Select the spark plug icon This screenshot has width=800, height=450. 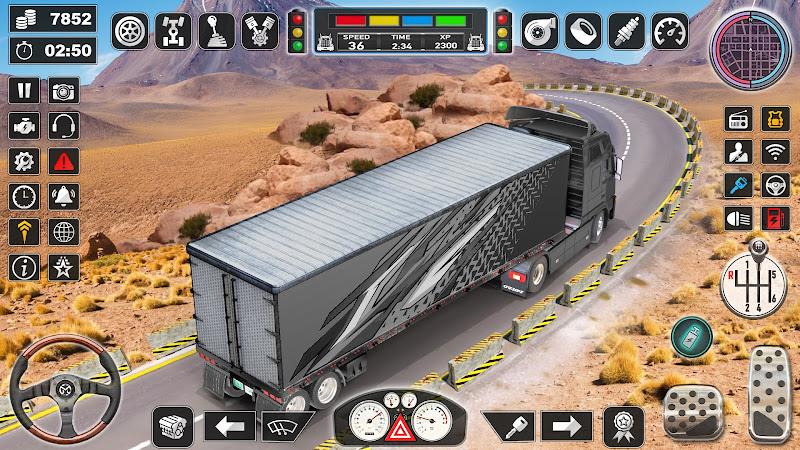[x=626, y=29]
